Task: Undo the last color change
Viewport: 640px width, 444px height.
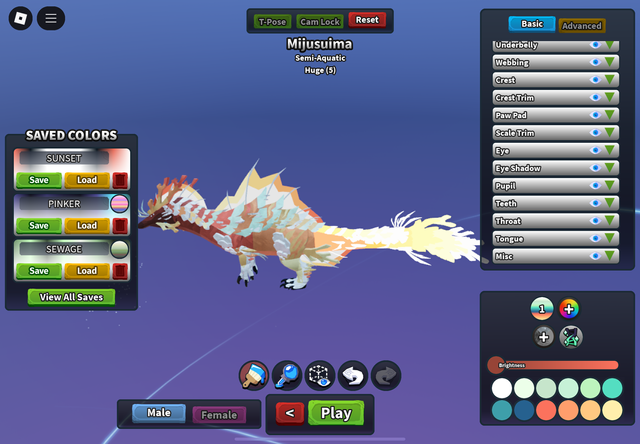Action: click(x=353, y=376)
